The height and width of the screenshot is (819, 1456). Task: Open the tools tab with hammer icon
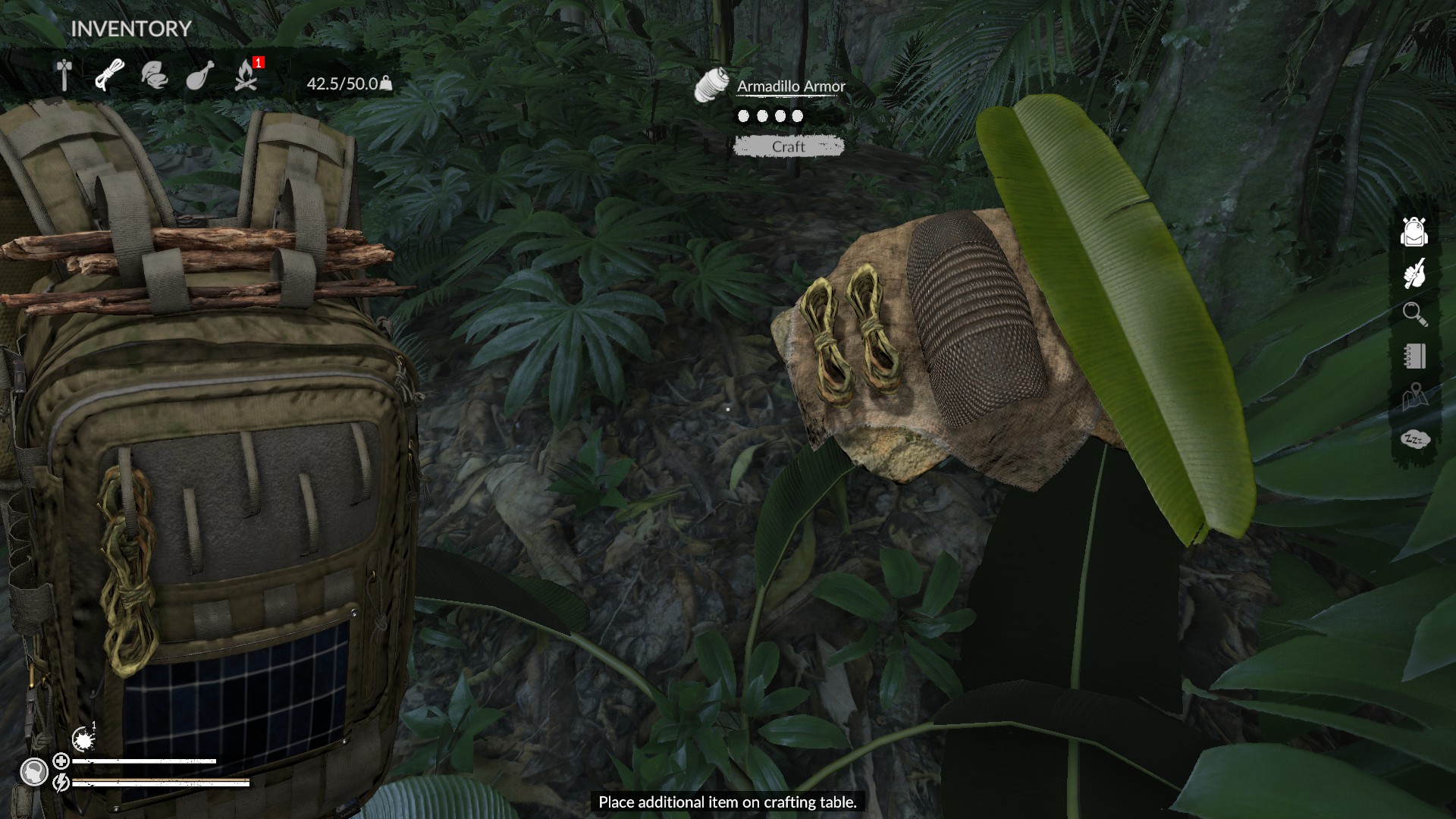tap(64, 75)
